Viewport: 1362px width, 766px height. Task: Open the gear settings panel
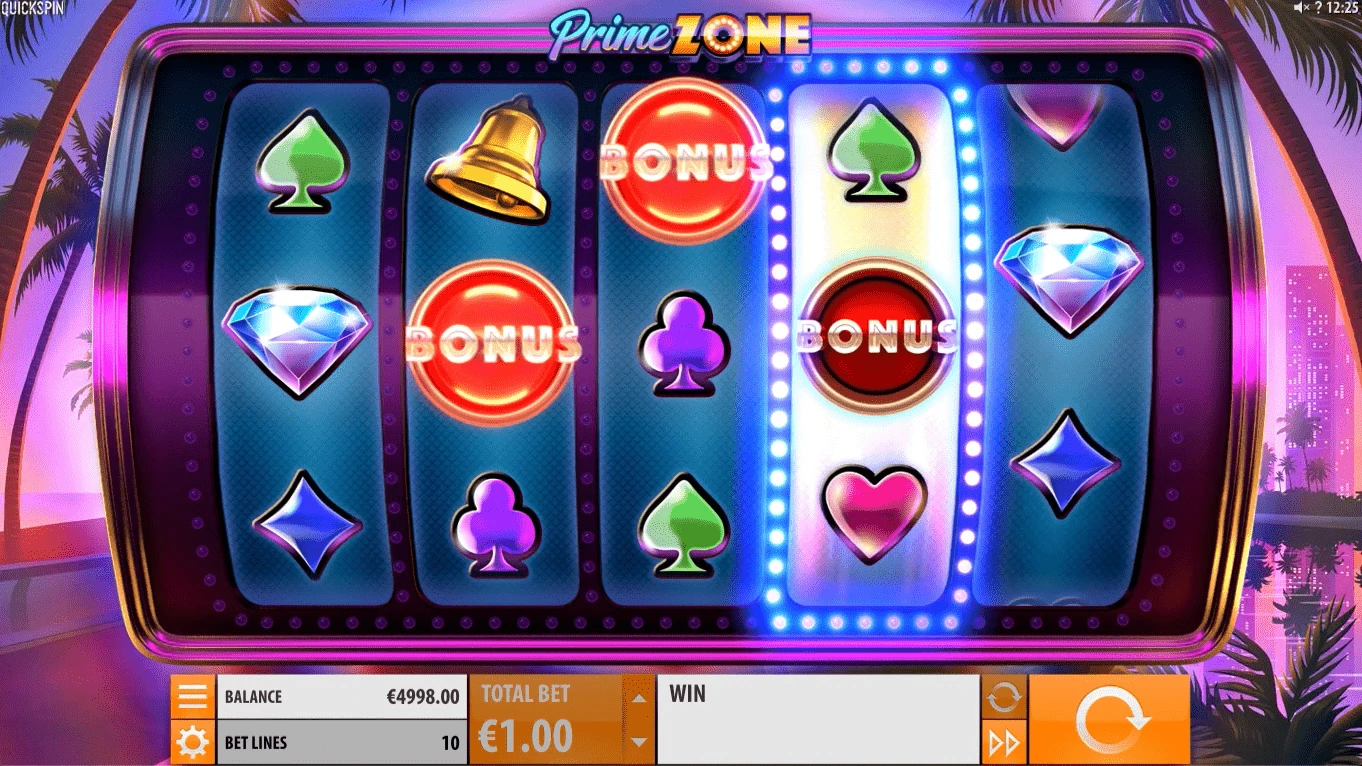191,742
